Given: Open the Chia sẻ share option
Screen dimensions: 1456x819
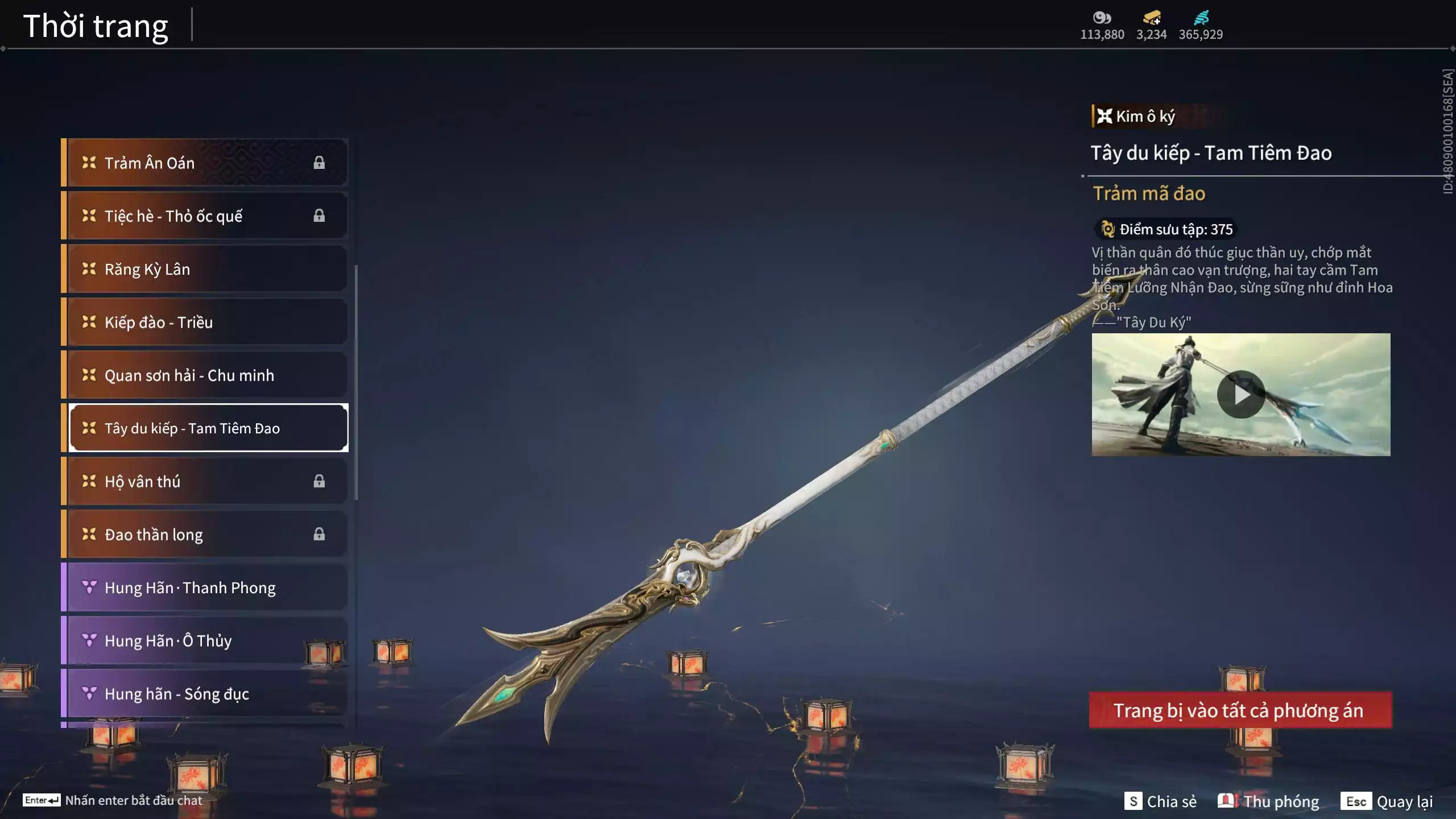Looking at the screenshot, I should (1160, 801).
